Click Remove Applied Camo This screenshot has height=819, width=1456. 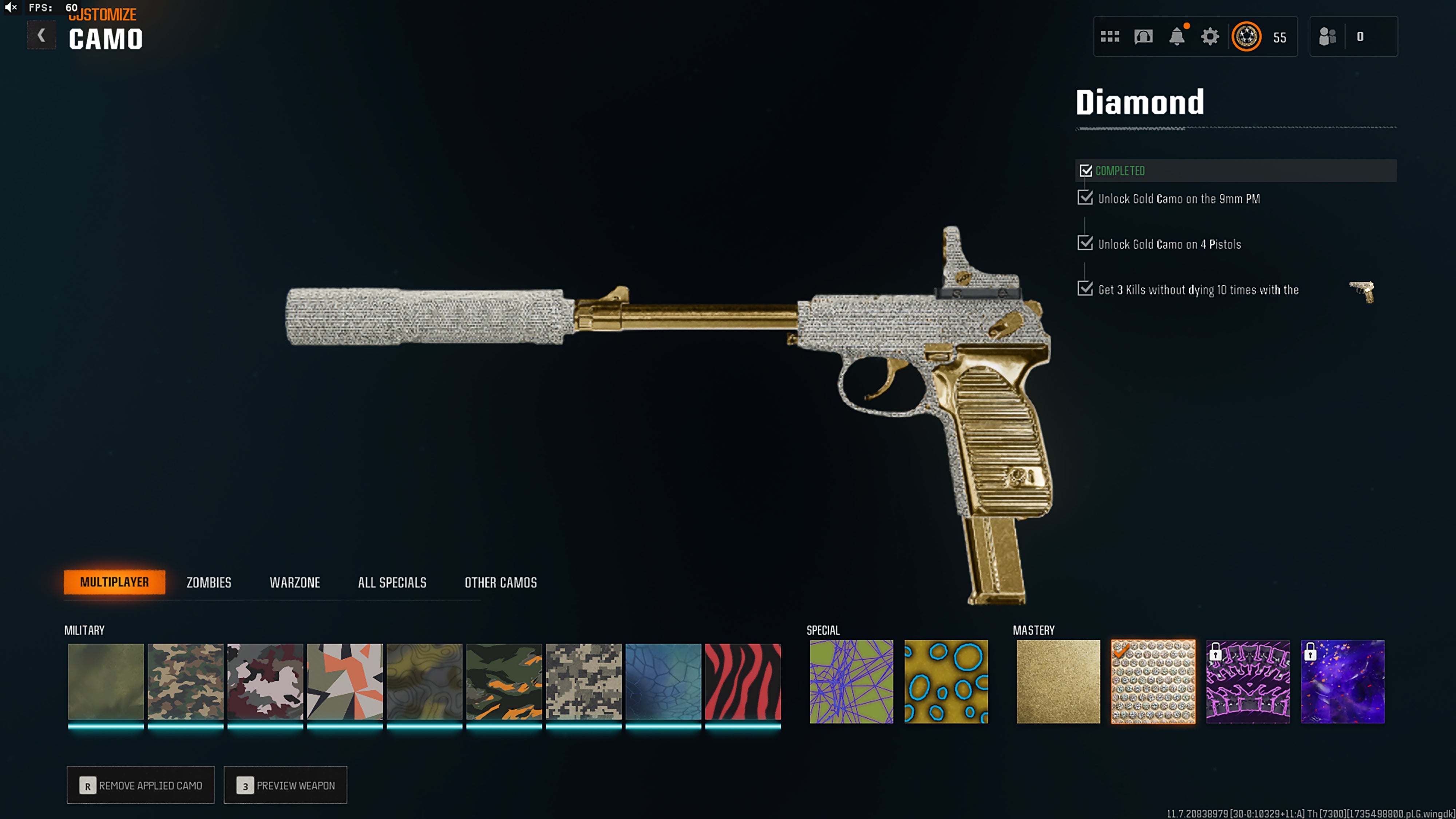point(141,785)
